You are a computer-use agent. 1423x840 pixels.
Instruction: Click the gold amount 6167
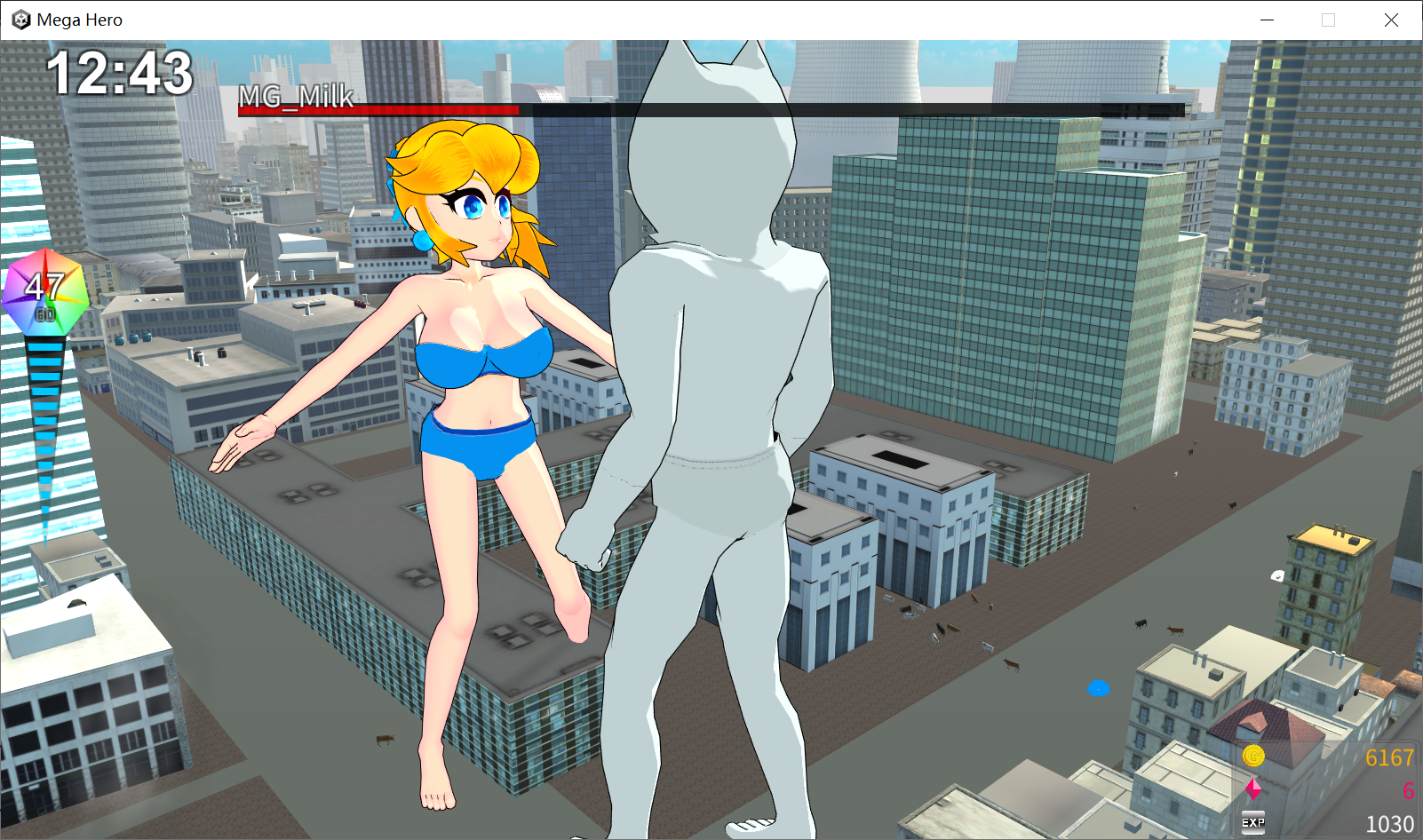(x=1388, y=757)
